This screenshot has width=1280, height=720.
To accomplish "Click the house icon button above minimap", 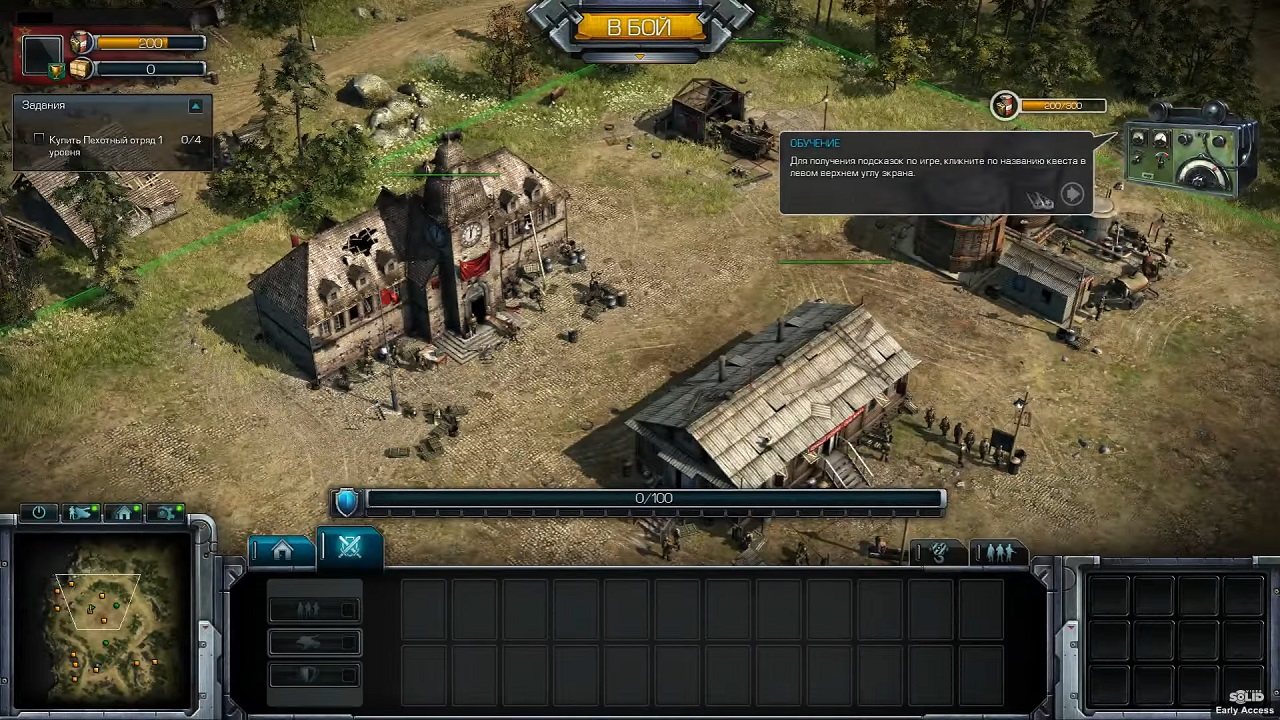I will 124,513.
